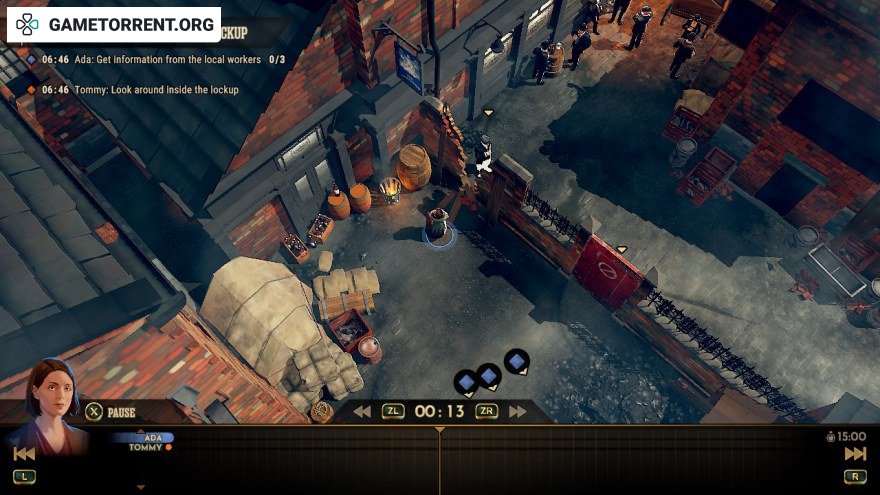Rewind the timeline with the double-left arrows
This screenshot has height=495, width=880.
click(362, 411)
